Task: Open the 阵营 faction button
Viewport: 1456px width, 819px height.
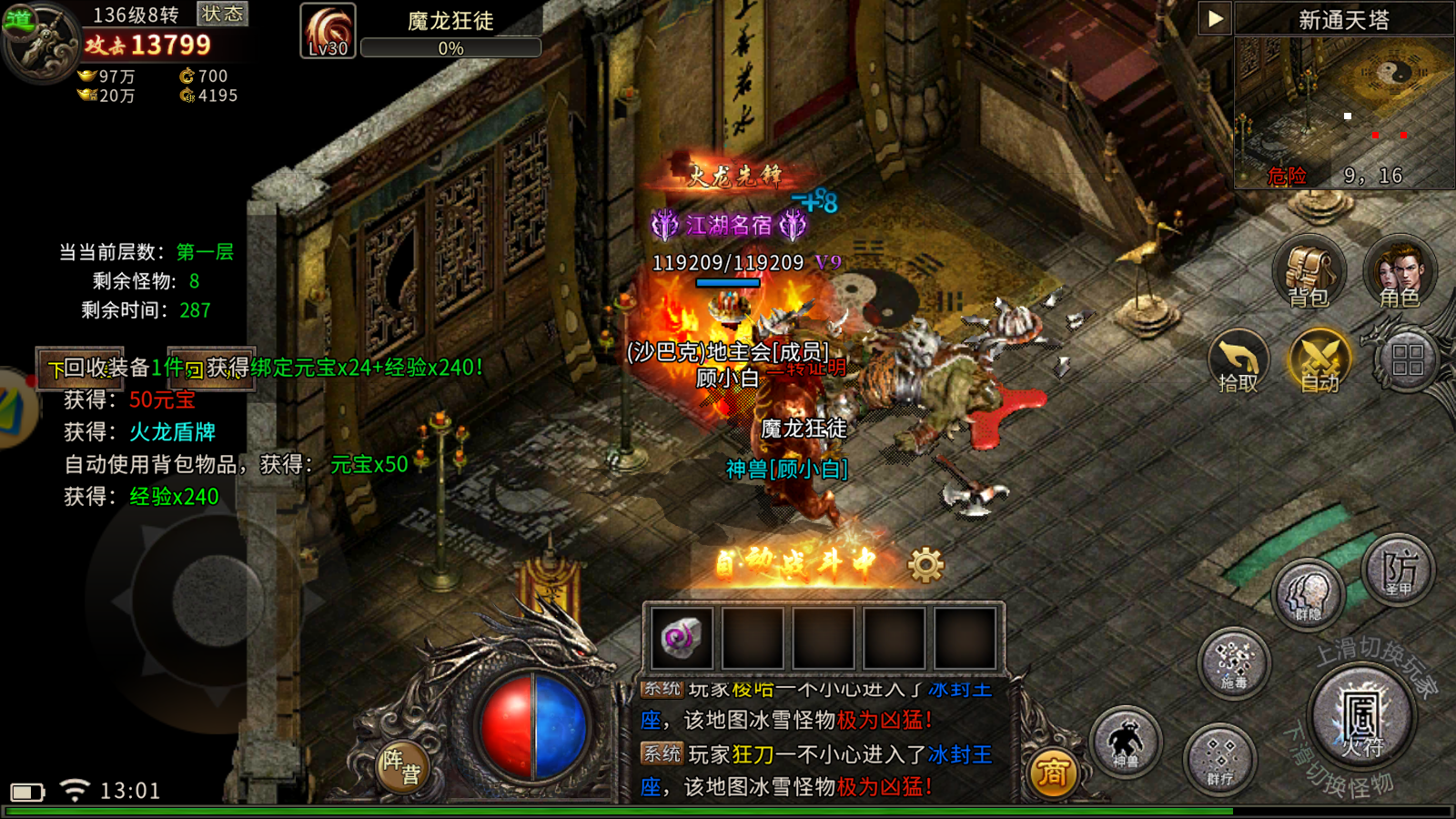Action: click(401, 765)
